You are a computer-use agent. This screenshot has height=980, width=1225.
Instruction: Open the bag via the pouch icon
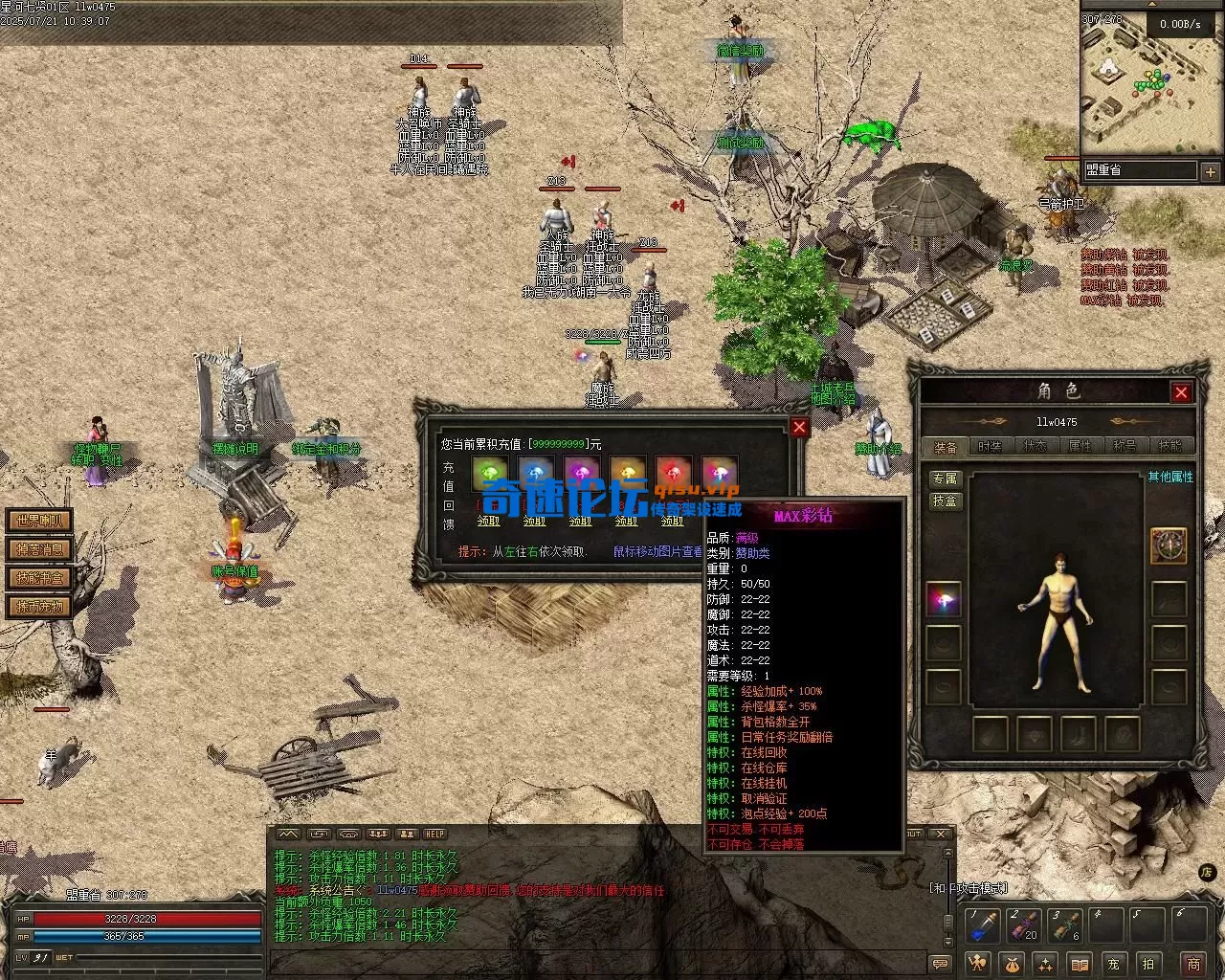[1012, 963]
